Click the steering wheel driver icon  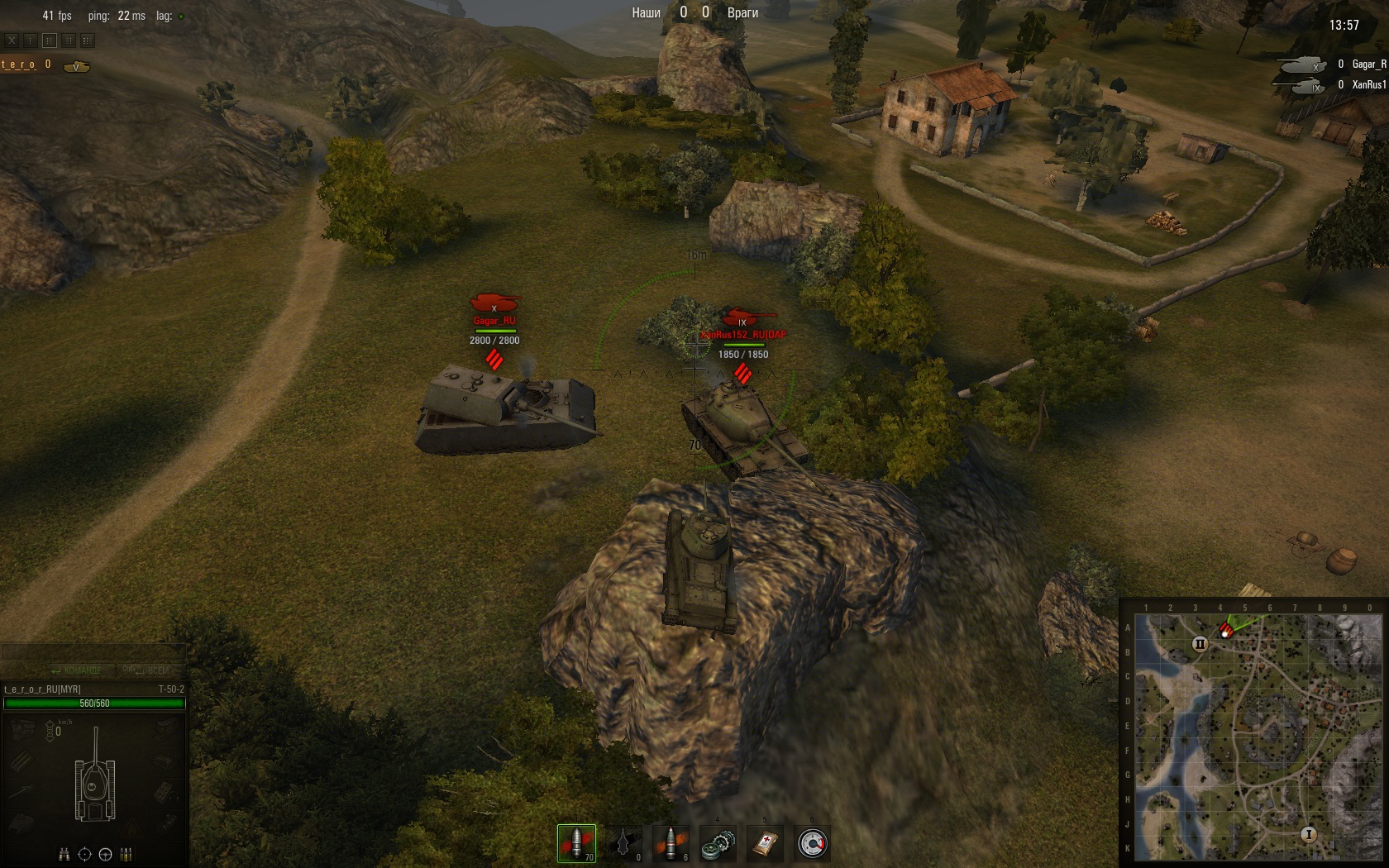click(105, 855)
